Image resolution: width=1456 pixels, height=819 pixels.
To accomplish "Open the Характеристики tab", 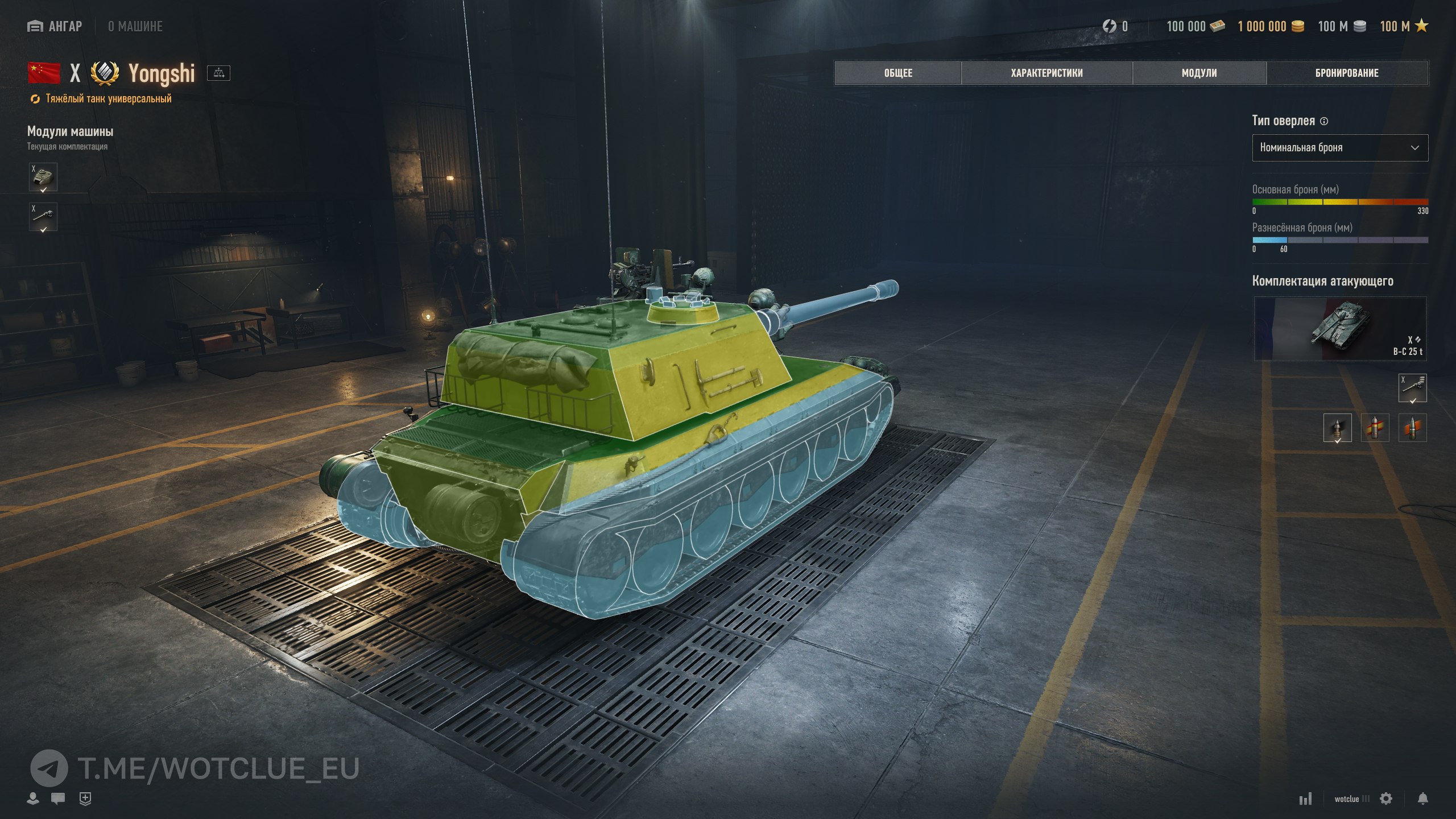I will click(x=1046, y=73).
